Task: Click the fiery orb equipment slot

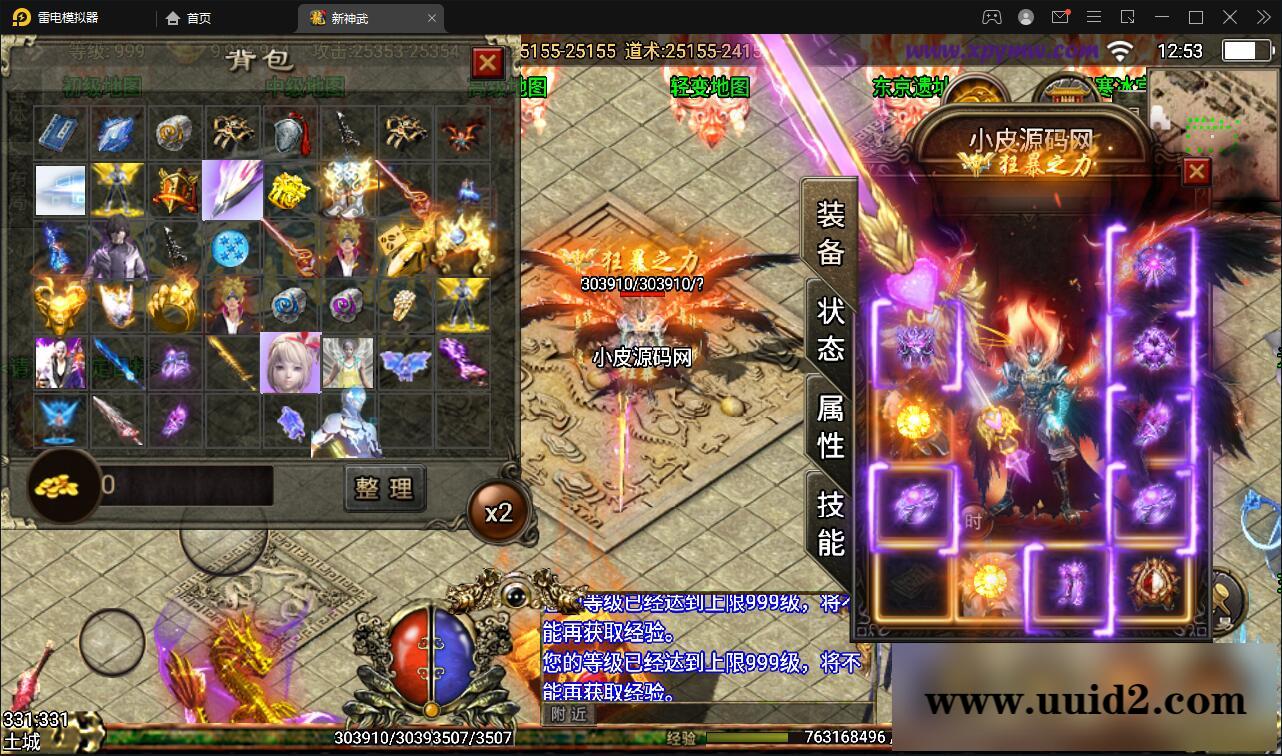Action: (912, 419)
